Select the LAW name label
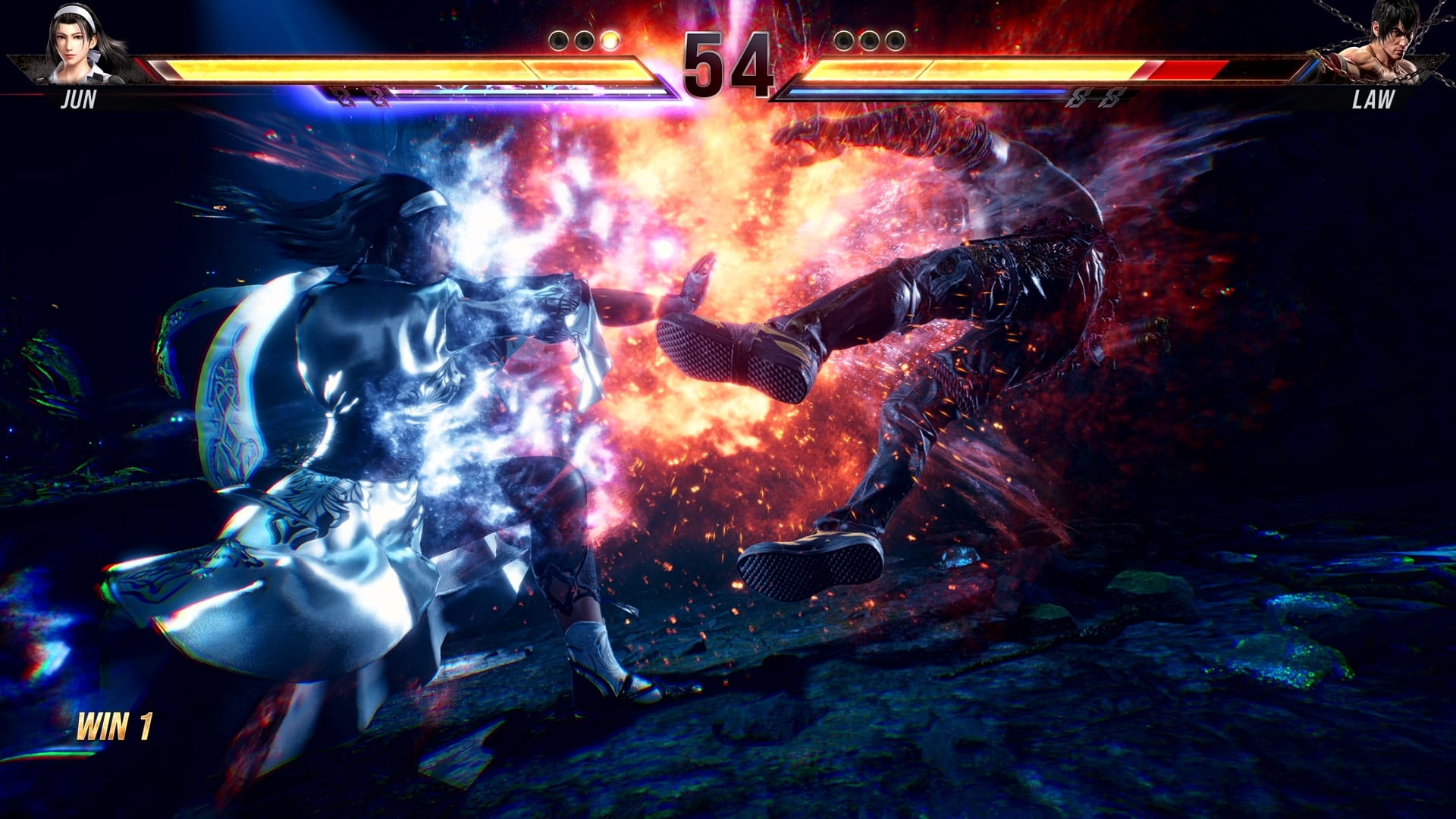This screenshot has width=1456, height=819. pos(1375,99)
